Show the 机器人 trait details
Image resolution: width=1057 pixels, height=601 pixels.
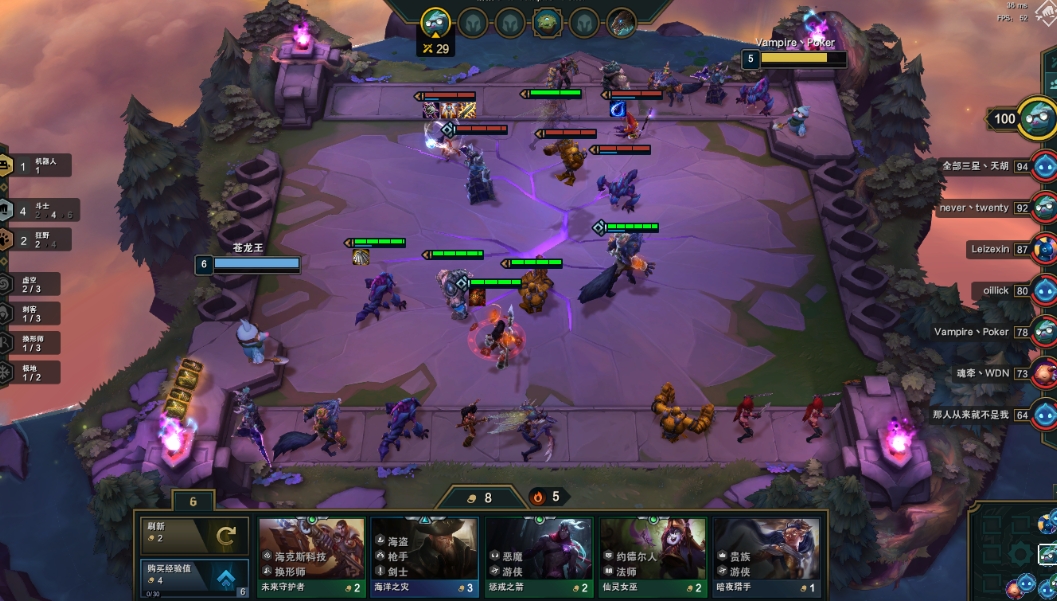point(35,166)
